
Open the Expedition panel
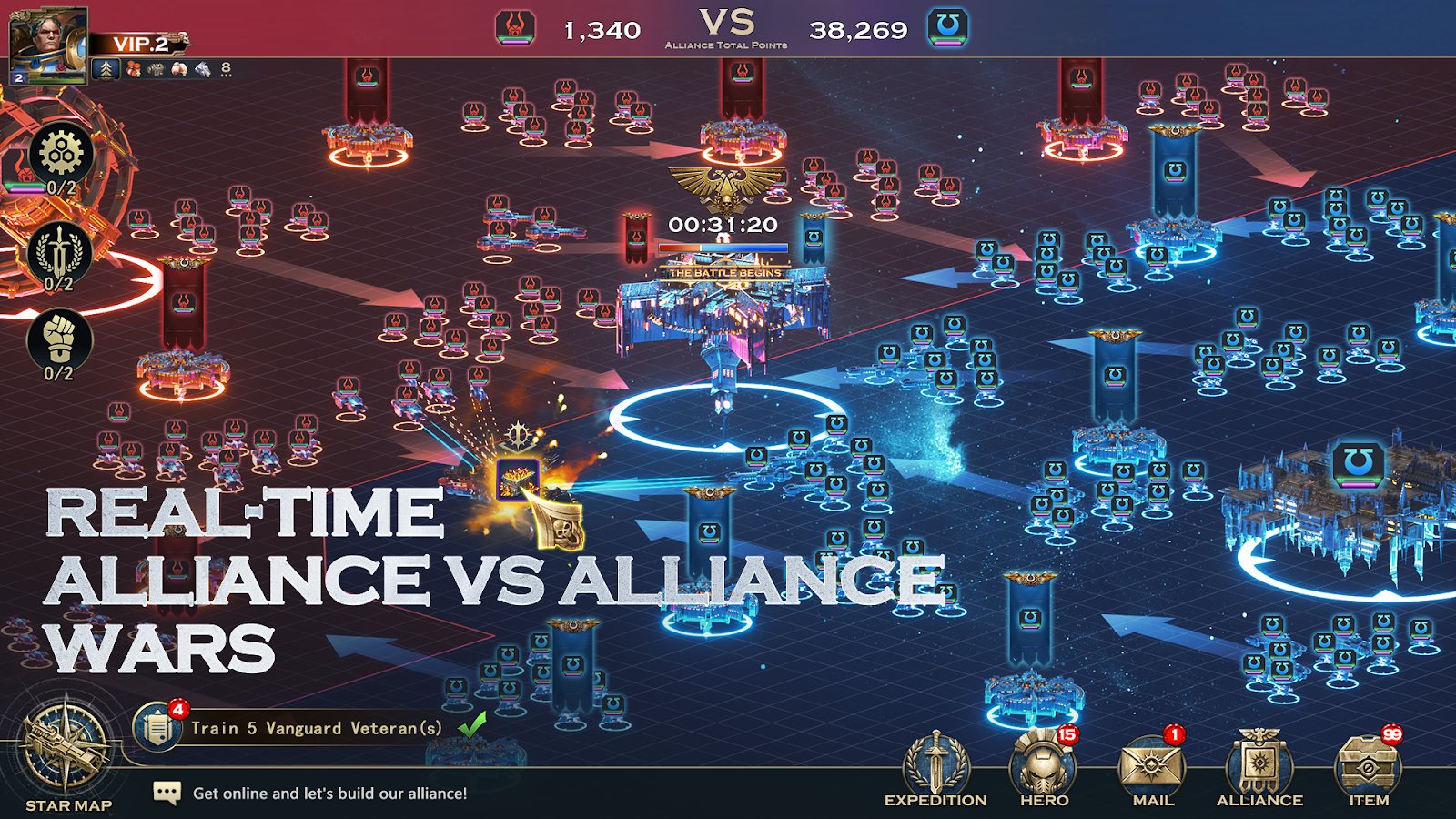pos(935,761)
